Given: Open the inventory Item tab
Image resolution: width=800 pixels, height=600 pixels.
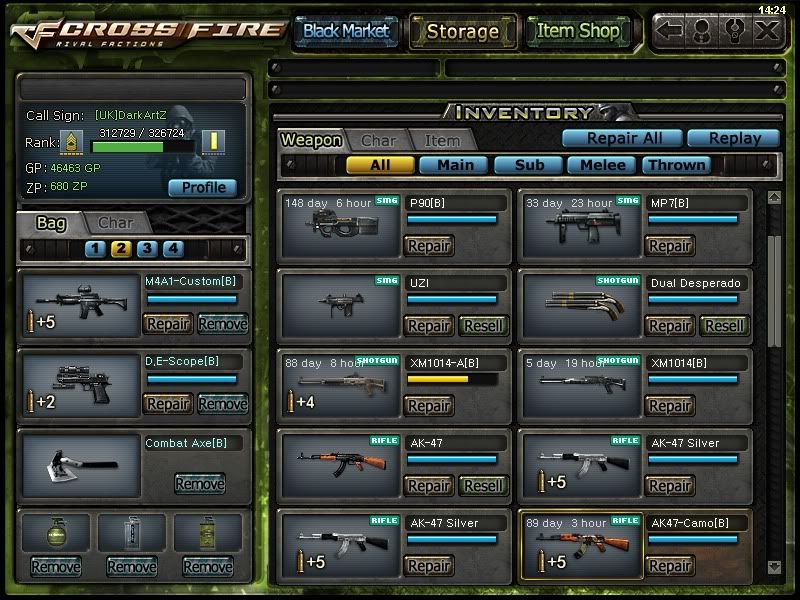Looking at the screenshot, I should point(441,141).
